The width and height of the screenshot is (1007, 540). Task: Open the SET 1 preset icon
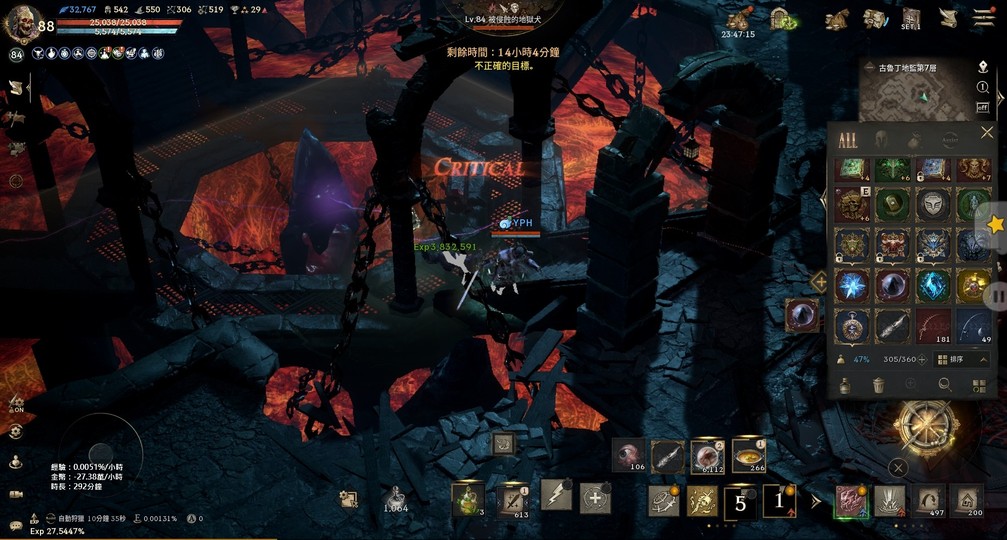[910, 18]
